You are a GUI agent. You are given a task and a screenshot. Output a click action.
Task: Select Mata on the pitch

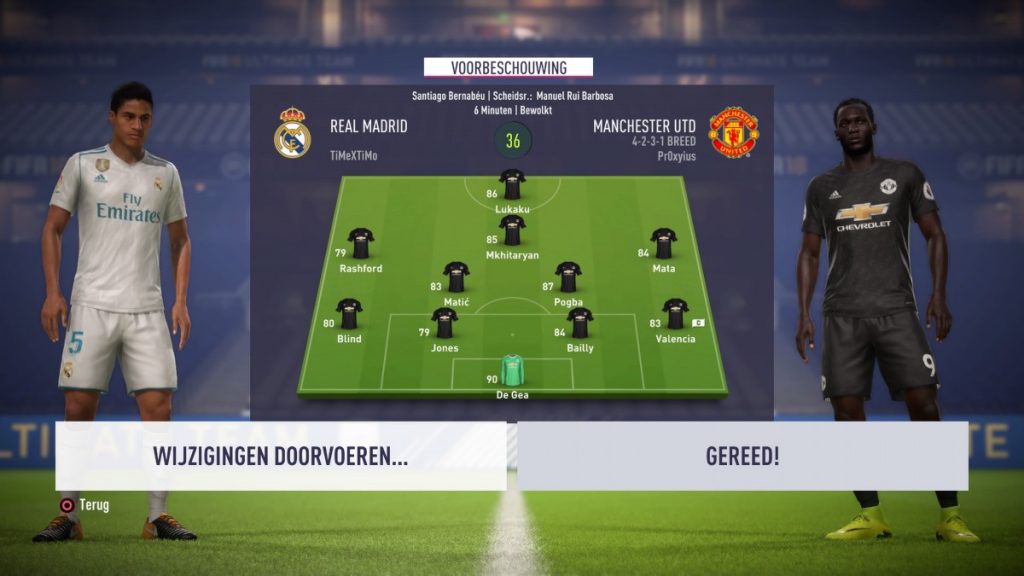coord(664,243)
